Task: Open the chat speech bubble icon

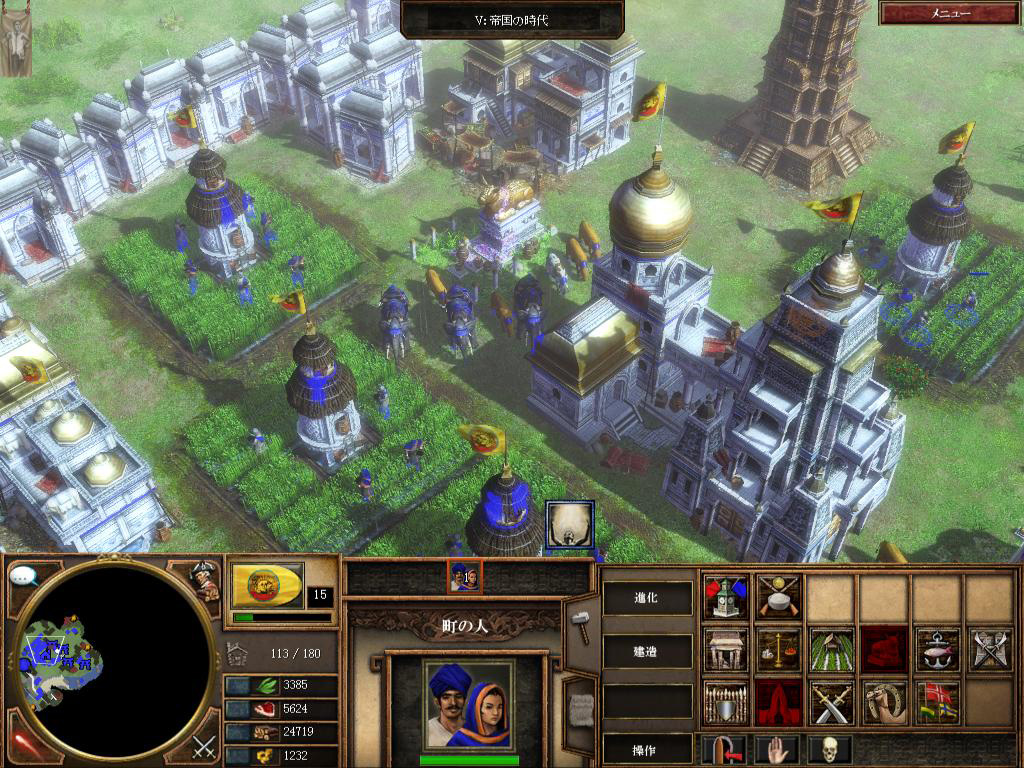Action: (x=24, y=577)
